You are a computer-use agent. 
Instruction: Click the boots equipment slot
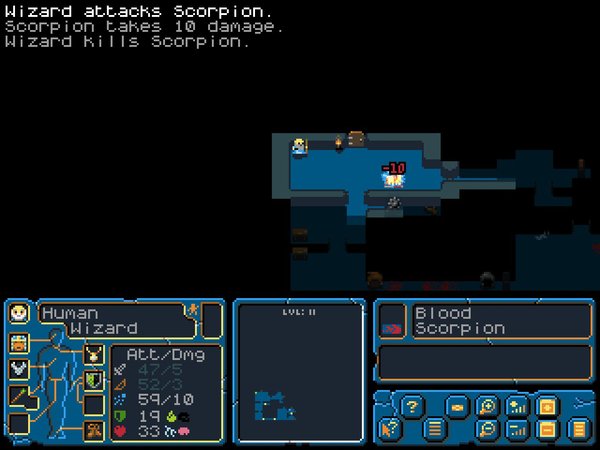pos(93,431)
